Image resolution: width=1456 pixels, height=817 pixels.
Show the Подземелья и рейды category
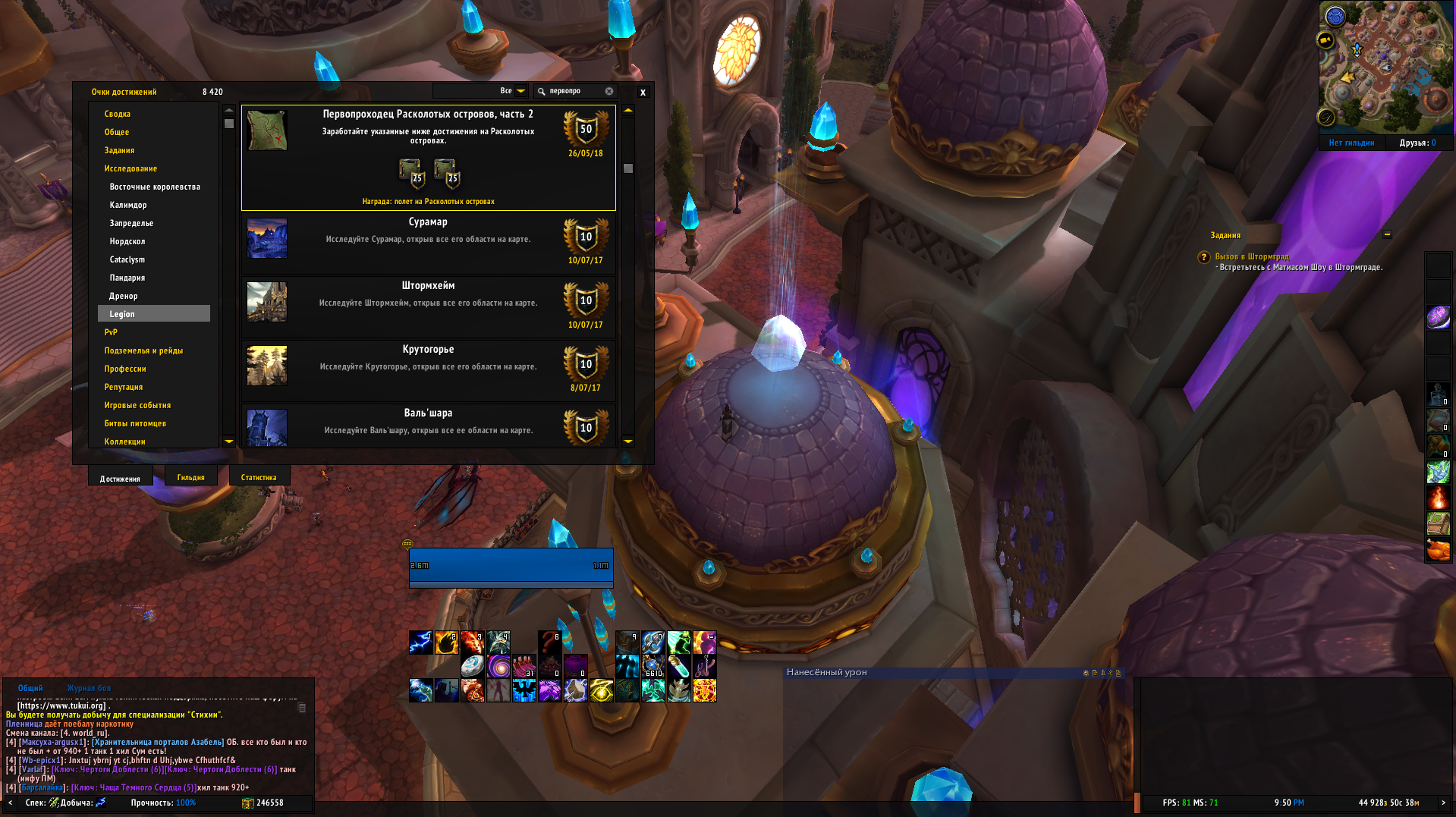[x=143, y=350]
